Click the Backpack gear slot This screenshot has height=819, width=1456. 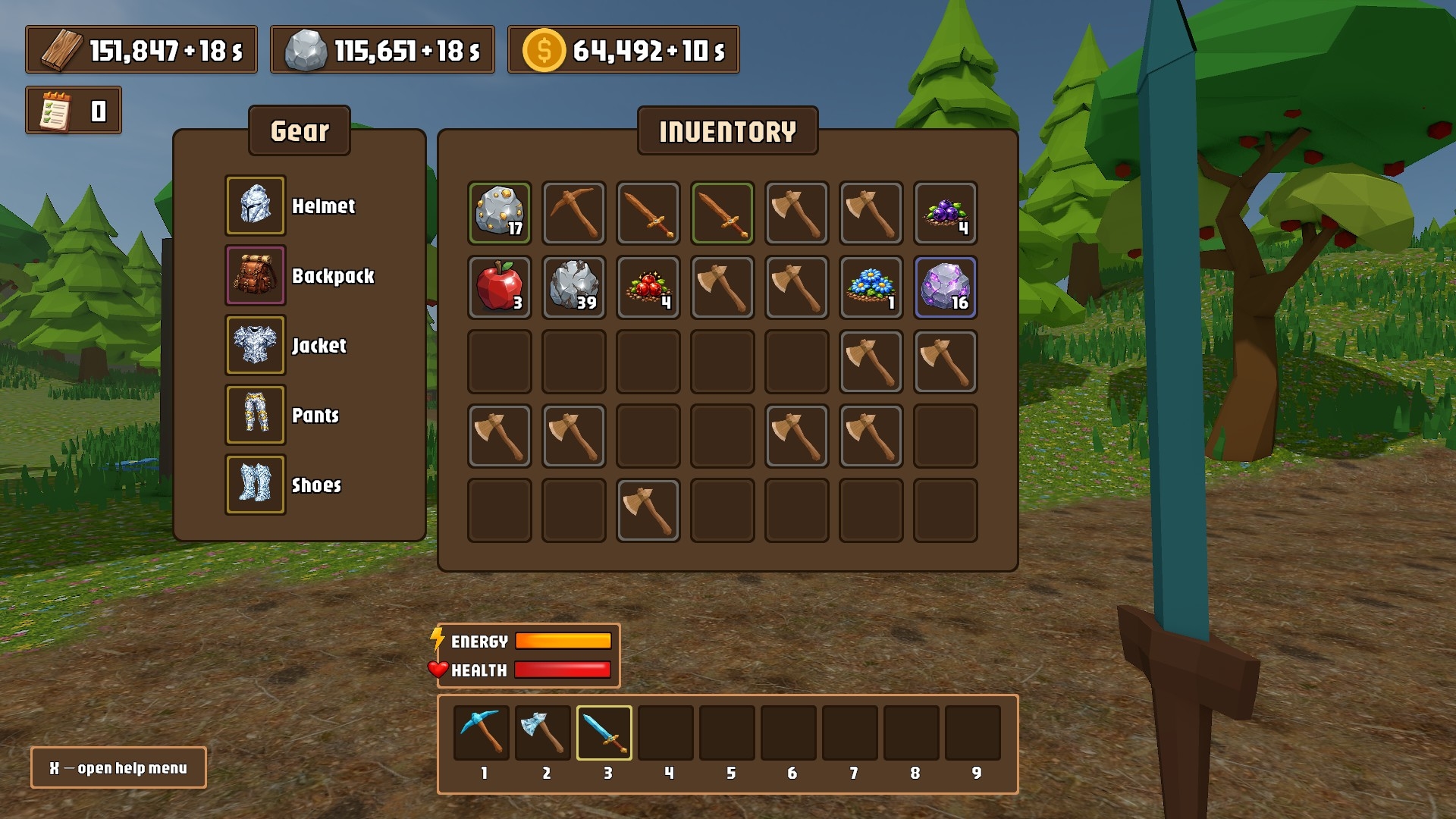[x=256, y=275]
